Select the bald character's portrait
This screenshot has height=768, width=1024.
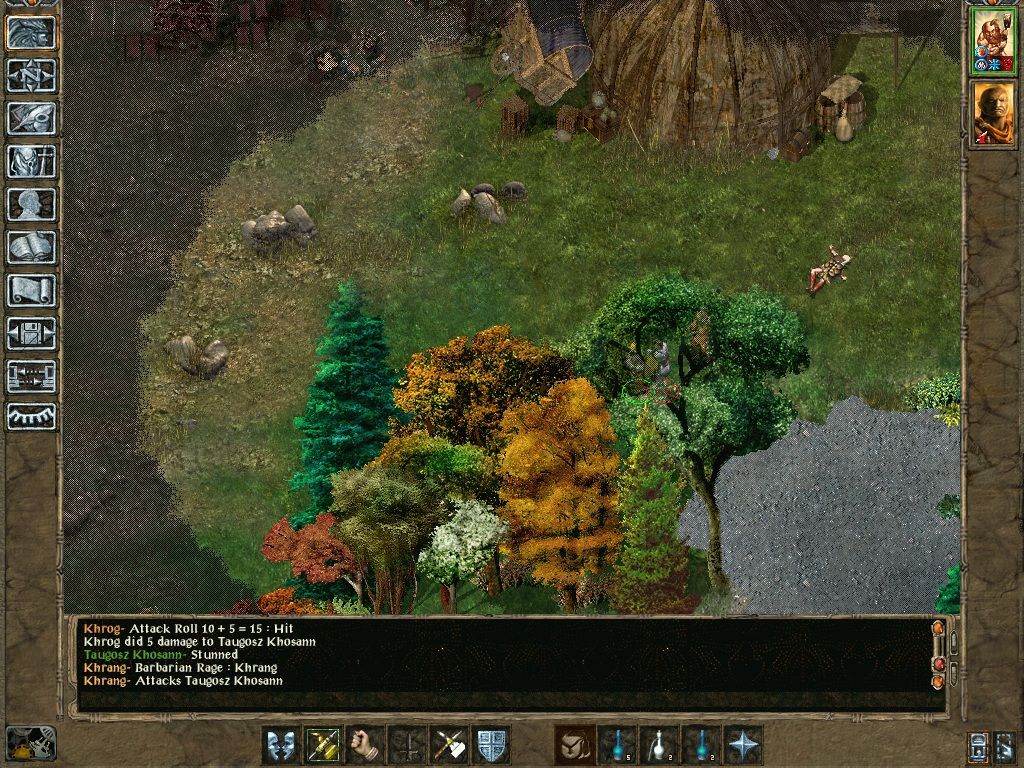(994, 113)
